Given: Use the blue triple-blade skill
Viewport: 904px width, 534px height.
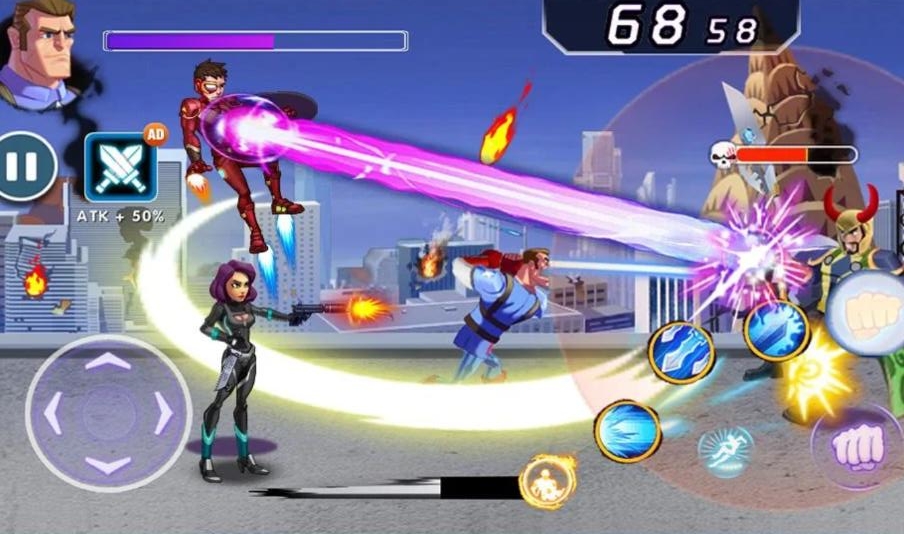Looking at the screenshot, I should (x=681, y=352).
